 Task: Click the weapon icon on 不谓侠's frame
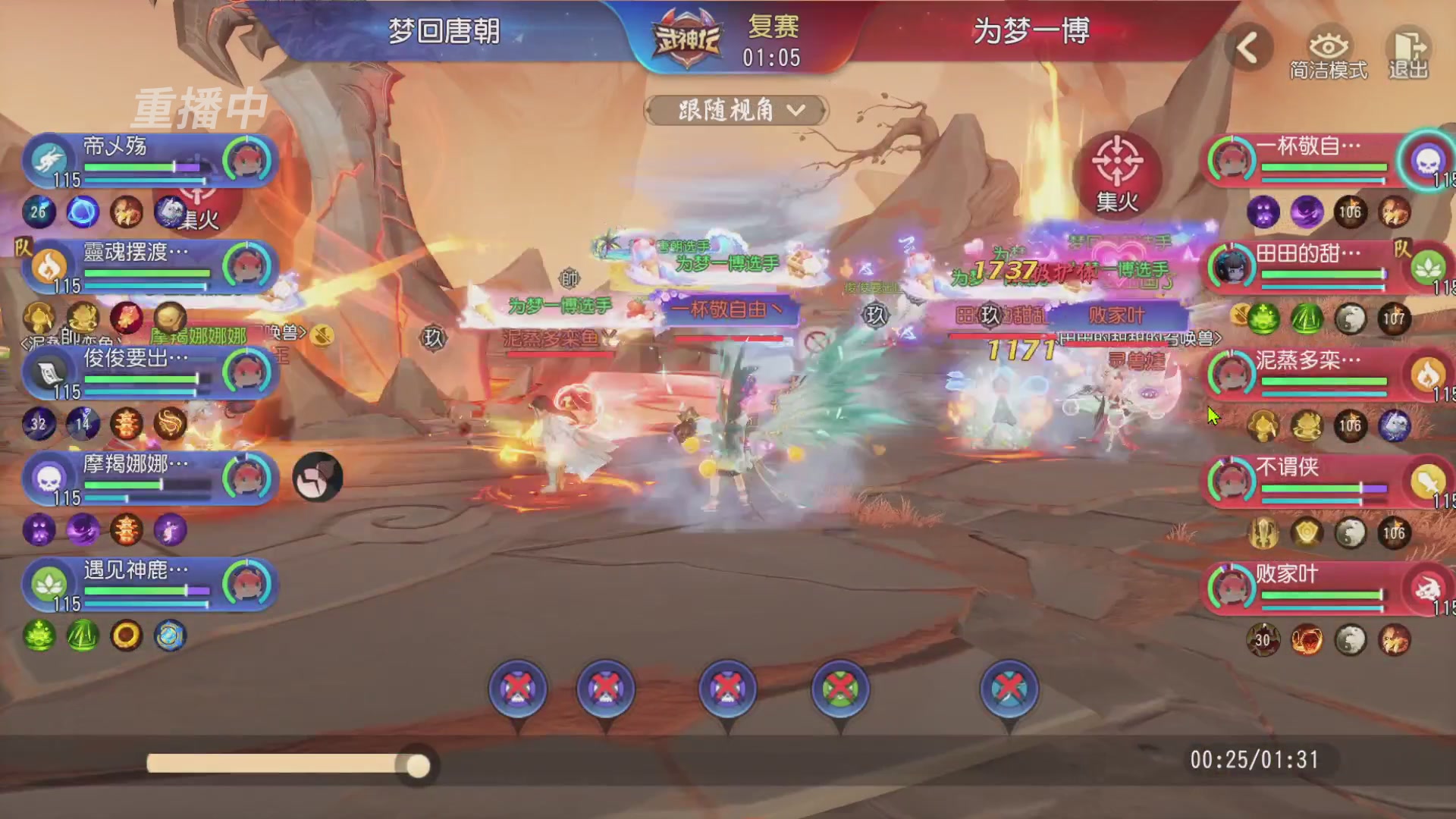tap(1429, 482)
